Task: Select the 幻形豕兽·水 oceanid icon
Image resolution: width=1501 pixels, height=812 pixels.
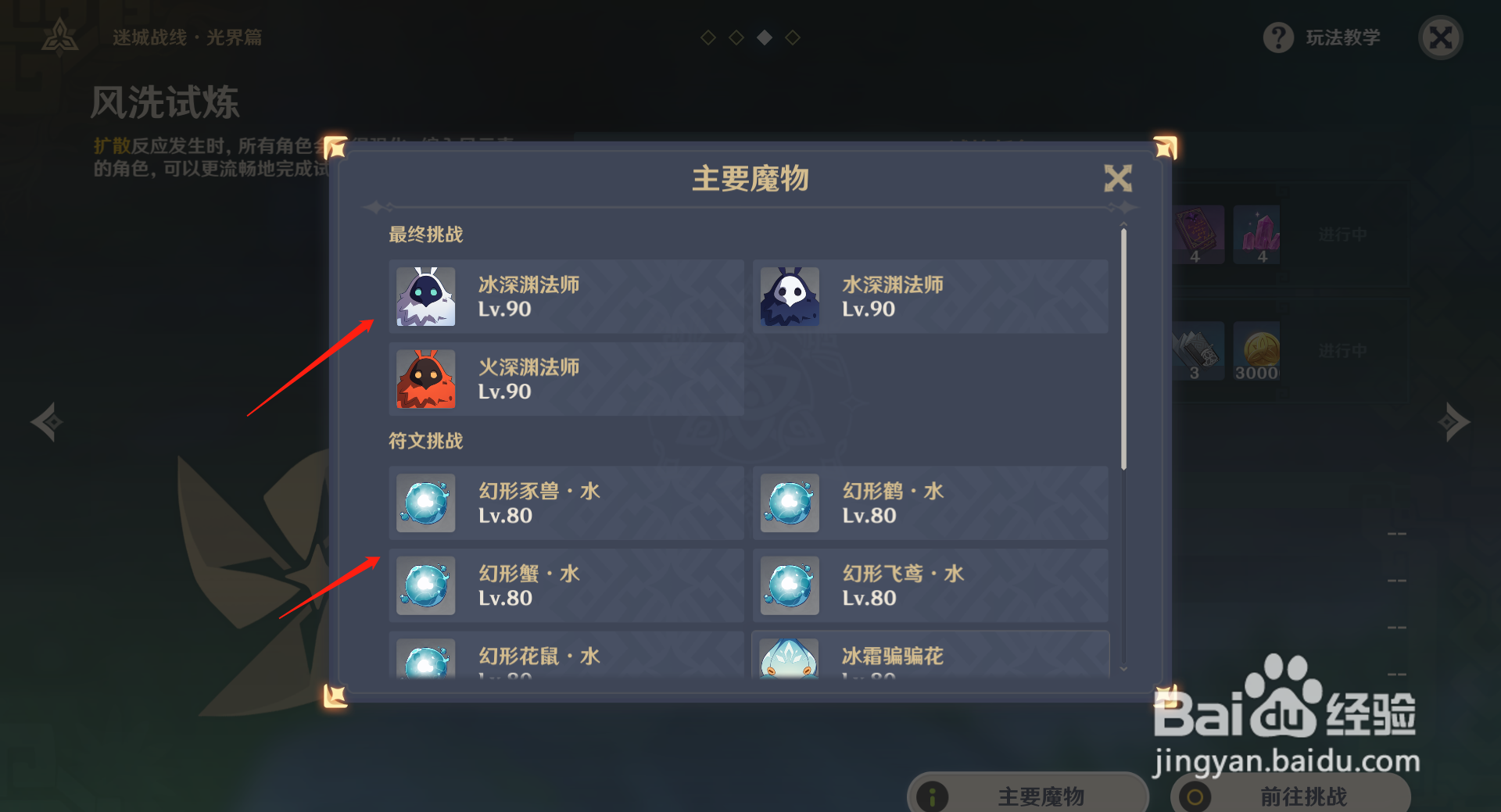Action: pos(425,503)
